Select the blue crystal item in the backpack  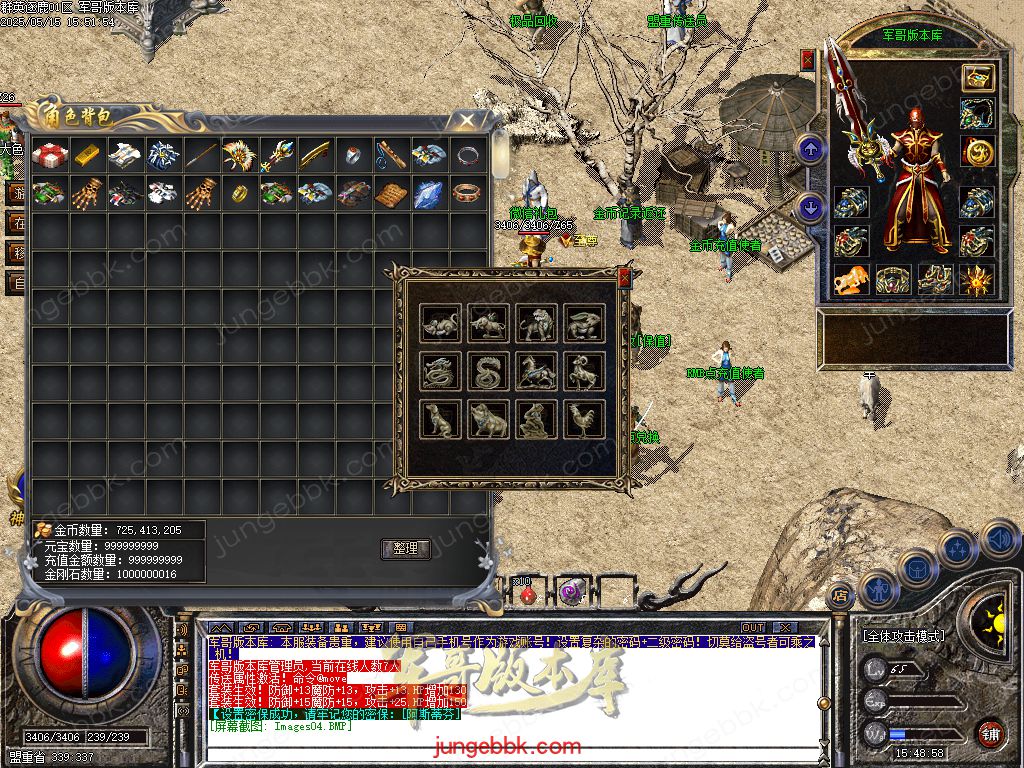pyautogui.click(x=428, y=193)
